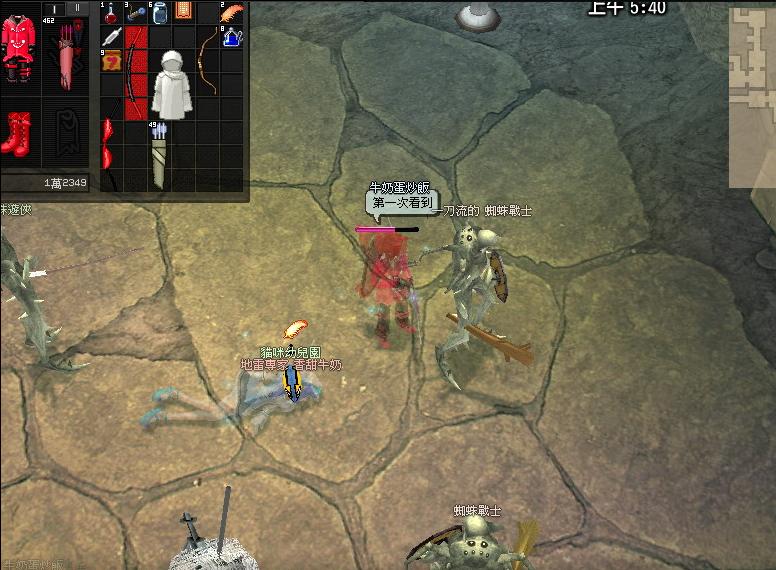
Task: Select the blue watering kettle item
Action: coord(232,37)
